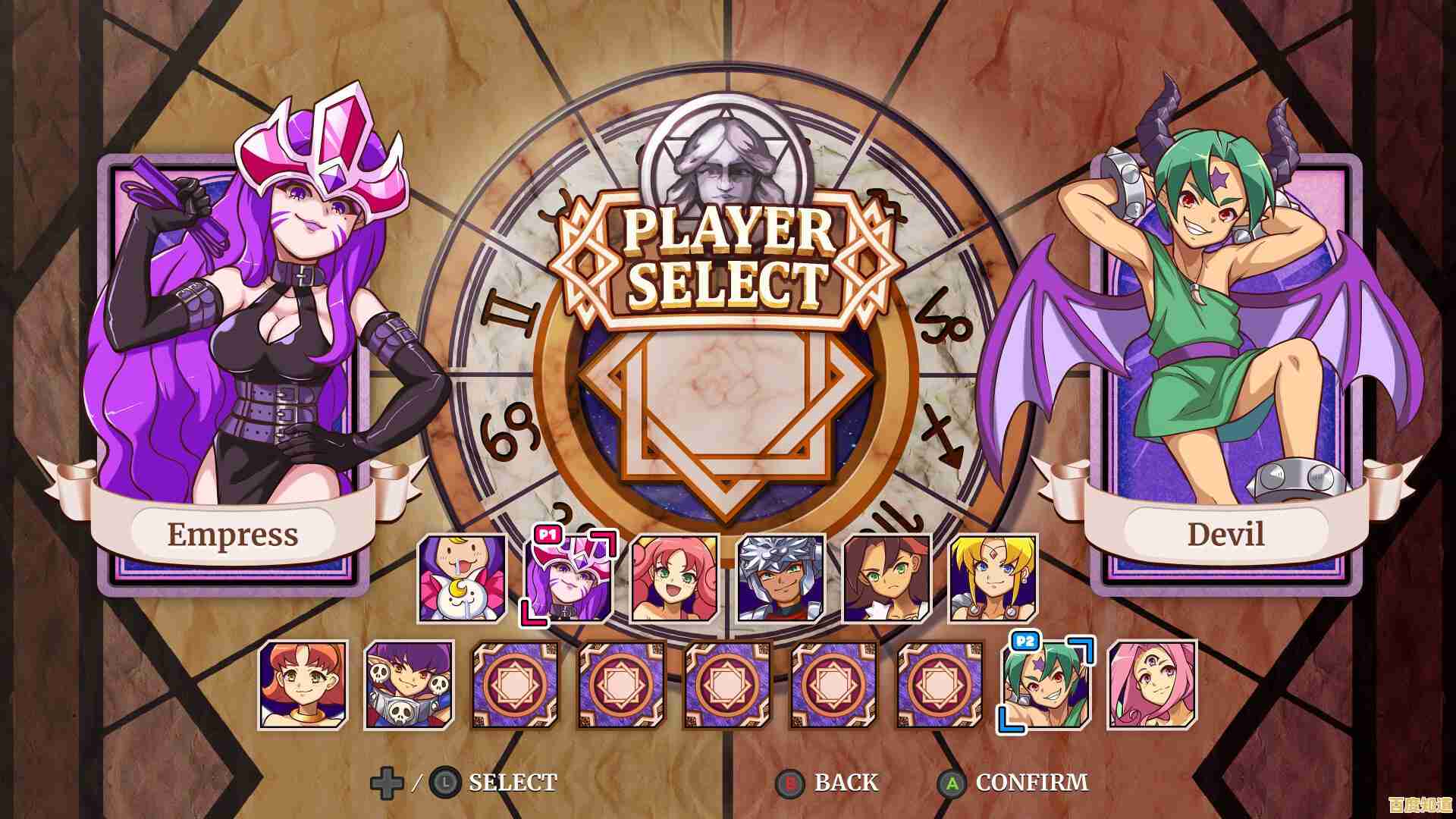1456x819 pixels.
Task: Pick the drooling blonde baby portrait
Action: point(463,579)
